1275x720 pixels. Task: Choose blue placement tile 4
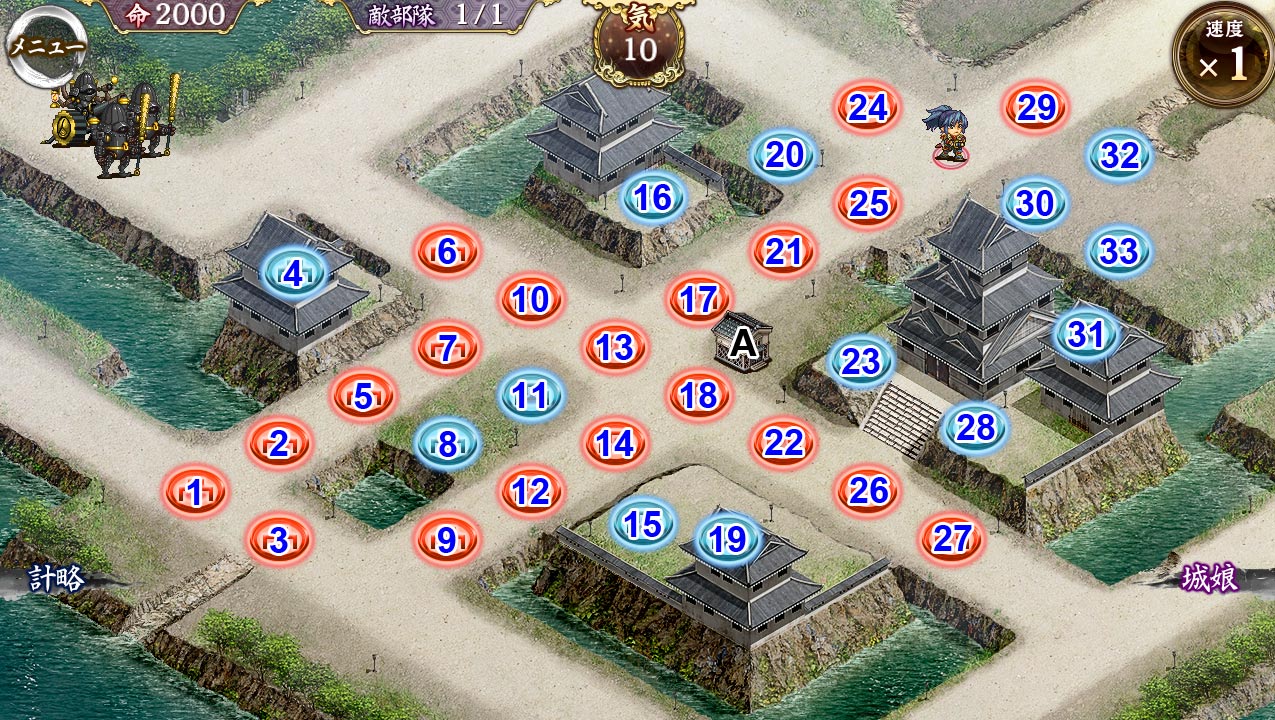[x=294, y=273]
